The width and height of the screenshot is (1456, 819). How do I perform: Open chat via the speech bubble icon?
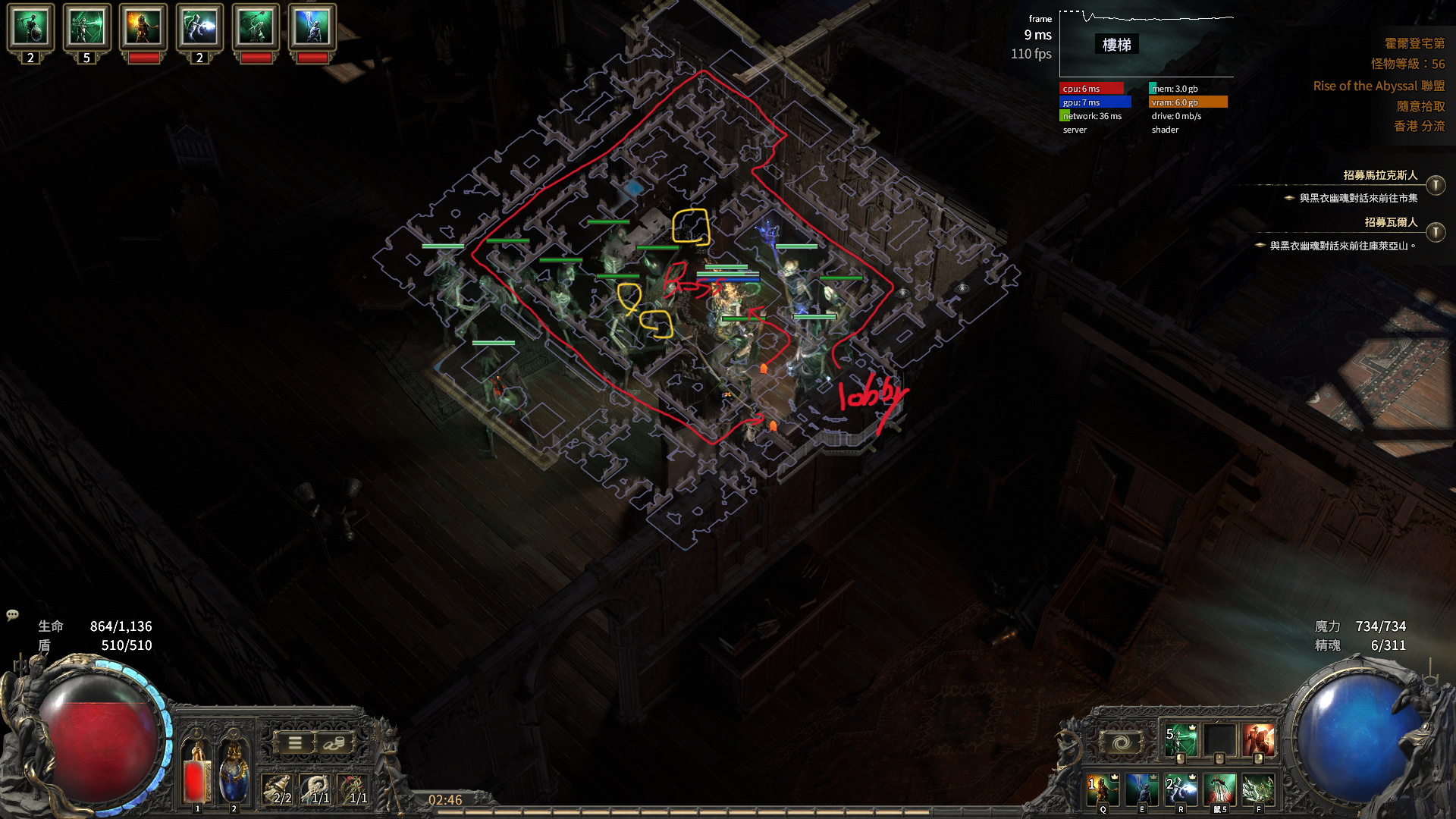(x=12, y=615)
